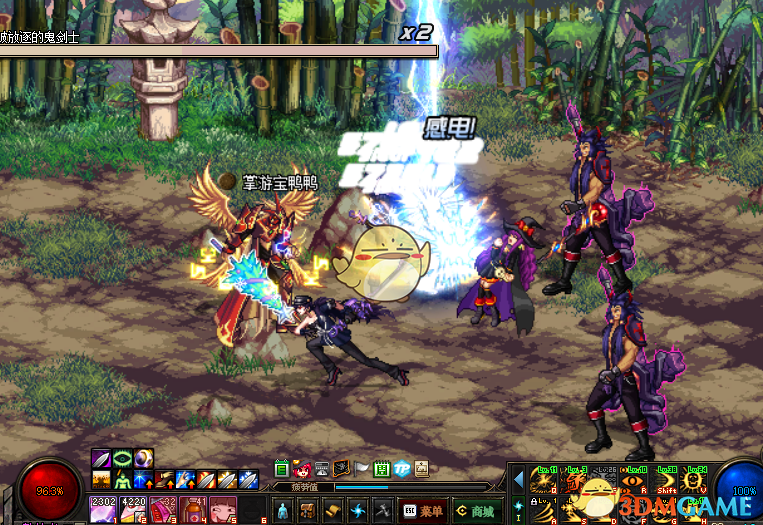Open the 菜单 (menu) button

[422, 511]
